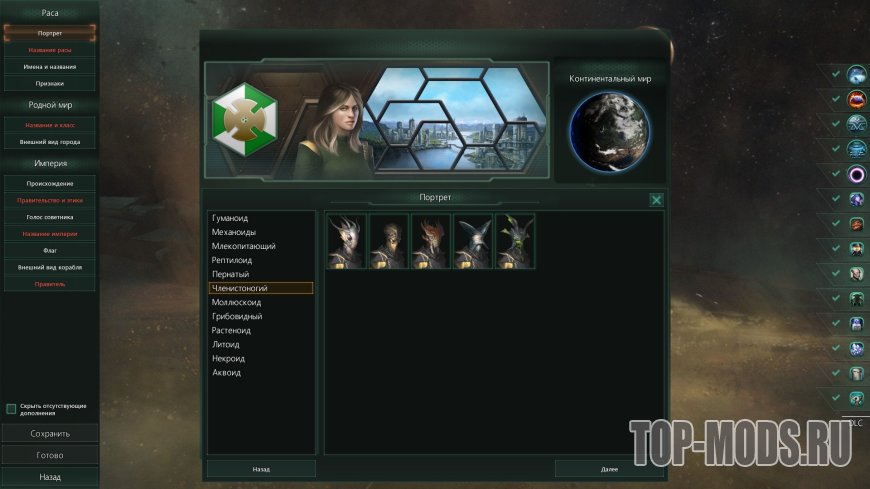Click the Готово button
Image resolution: width=870 pixels, height=489 pixels.
point(50,455)
